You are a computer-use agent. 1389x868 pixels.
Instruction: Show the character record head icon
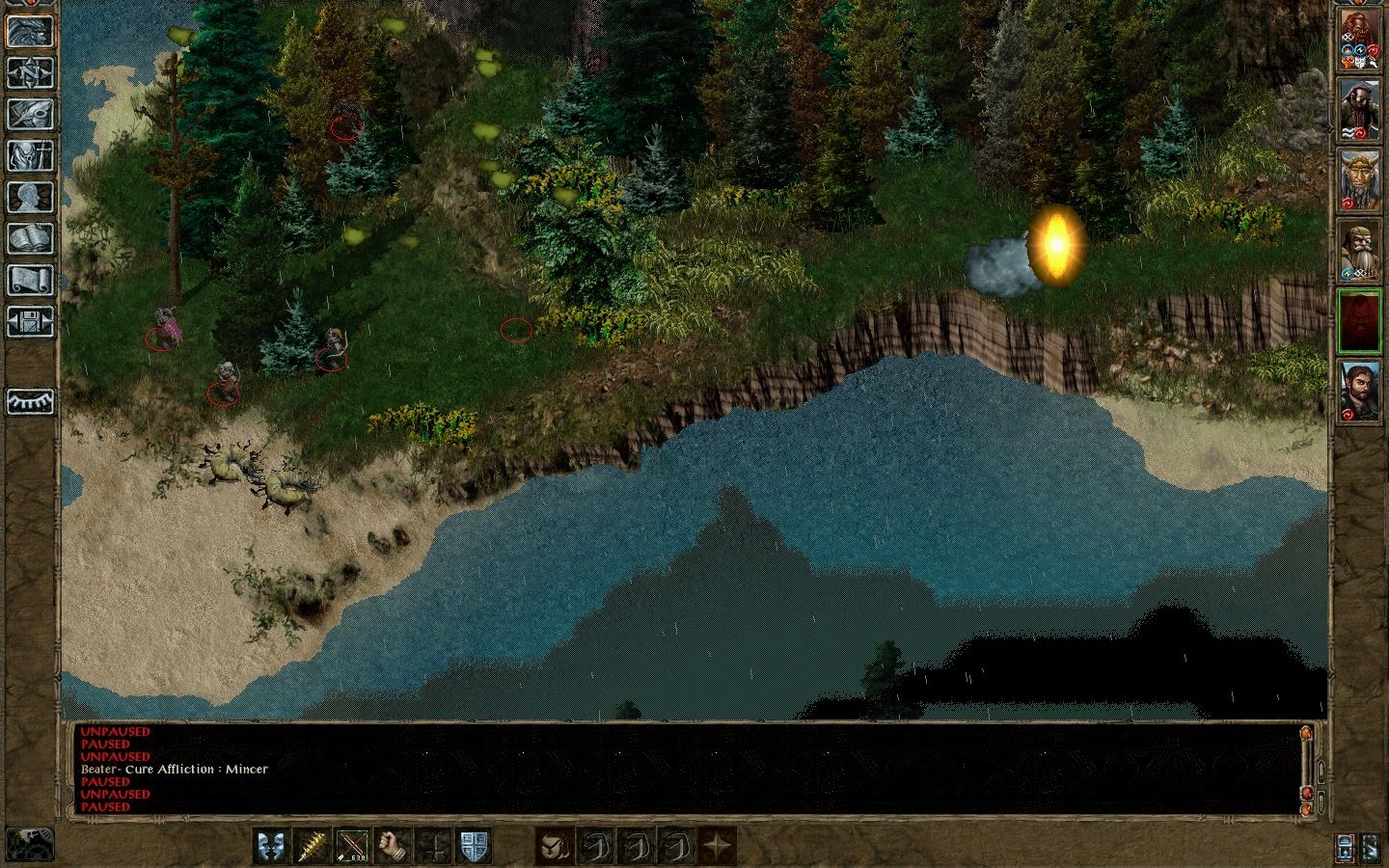click(30, 197)
